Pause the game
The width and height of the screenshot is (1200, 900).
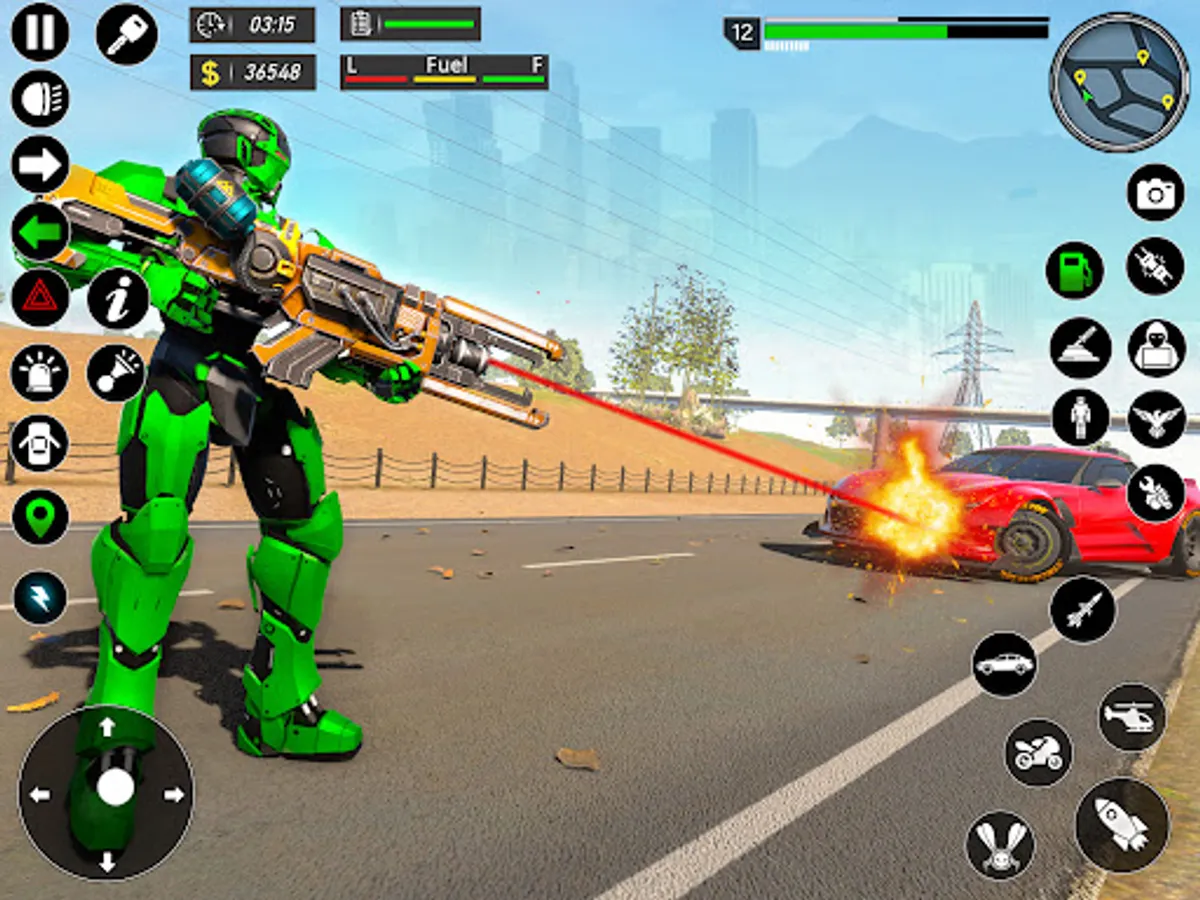click(x=40, y=32)
